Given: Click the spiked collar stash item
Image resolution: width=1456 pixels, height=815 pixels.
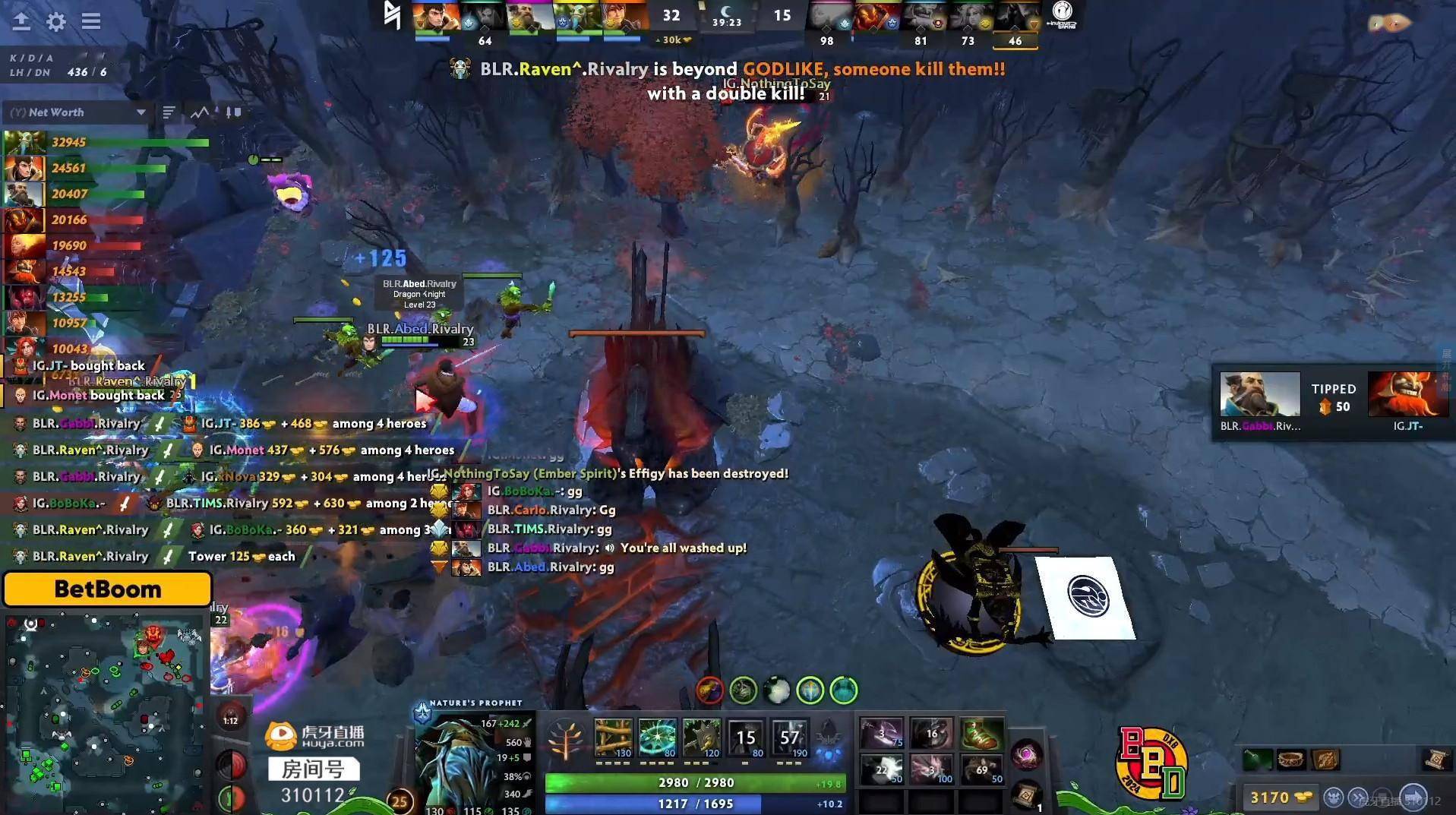Looking at the screenshot, I should [x=1290, y=760].
